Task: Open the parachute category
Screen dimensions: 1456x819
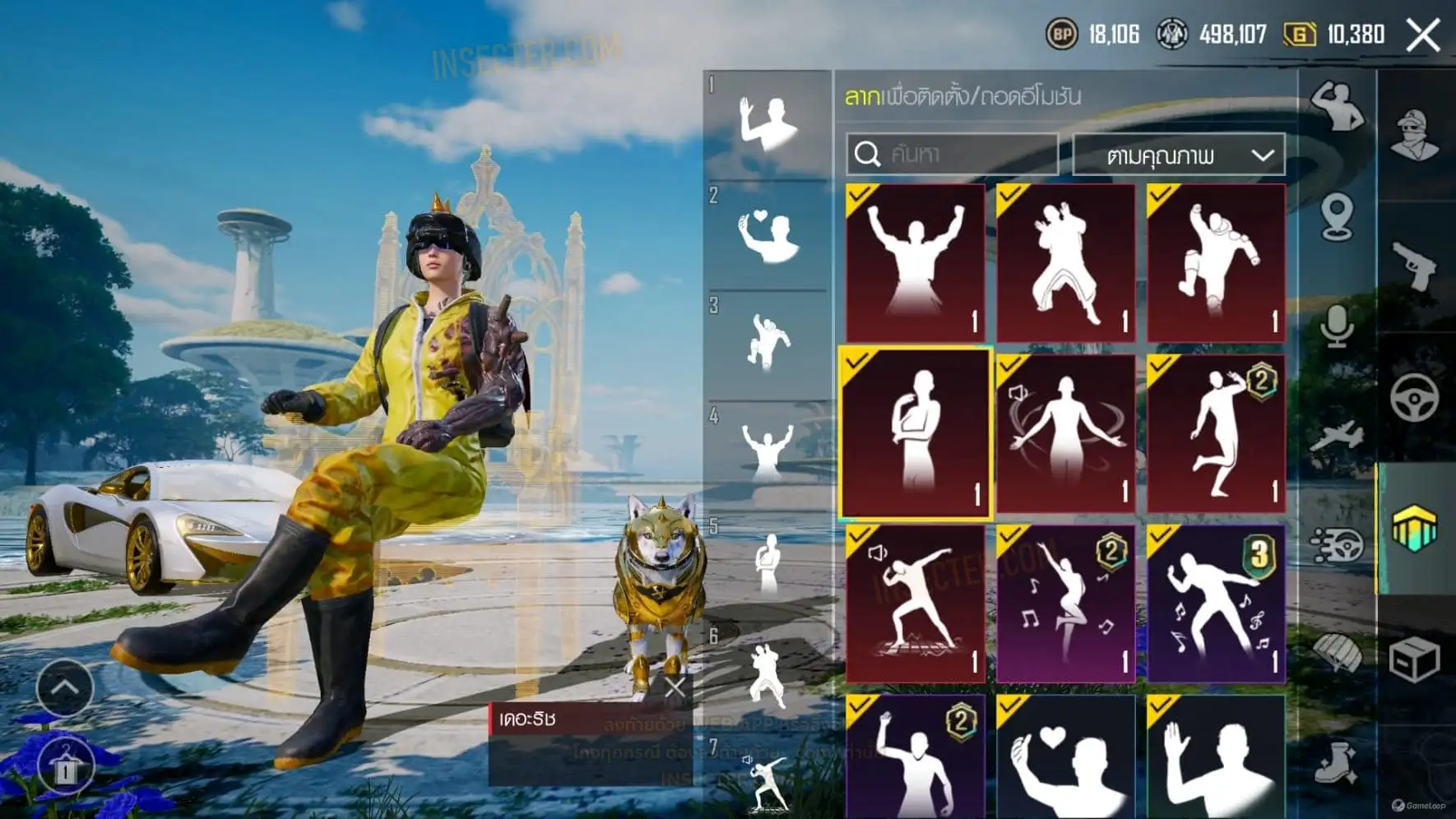Action: pos(1337,654)
